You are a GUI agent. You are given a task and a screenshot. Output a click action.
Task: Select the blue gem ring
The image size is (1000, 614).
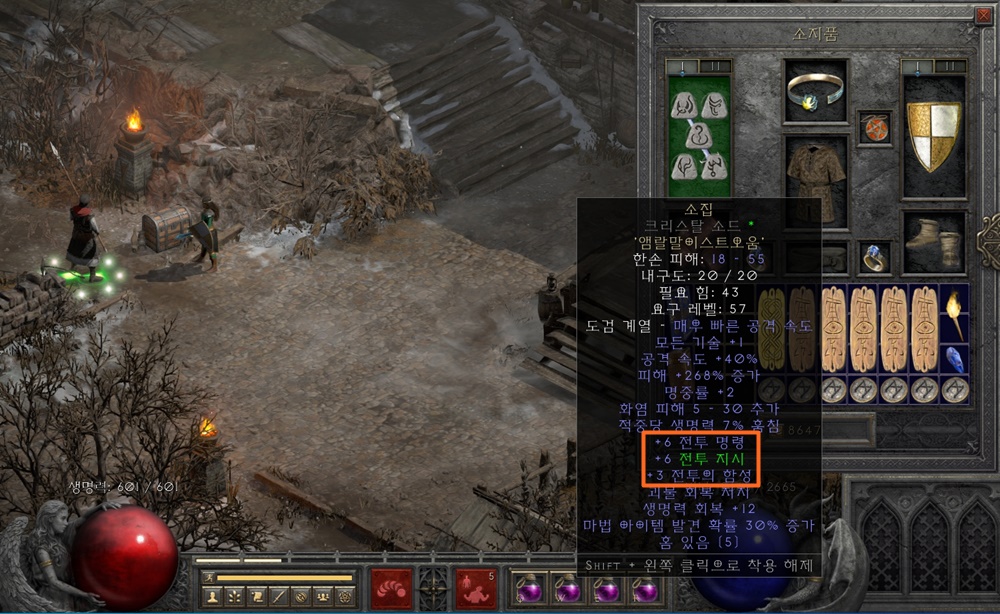coord(874,257)
